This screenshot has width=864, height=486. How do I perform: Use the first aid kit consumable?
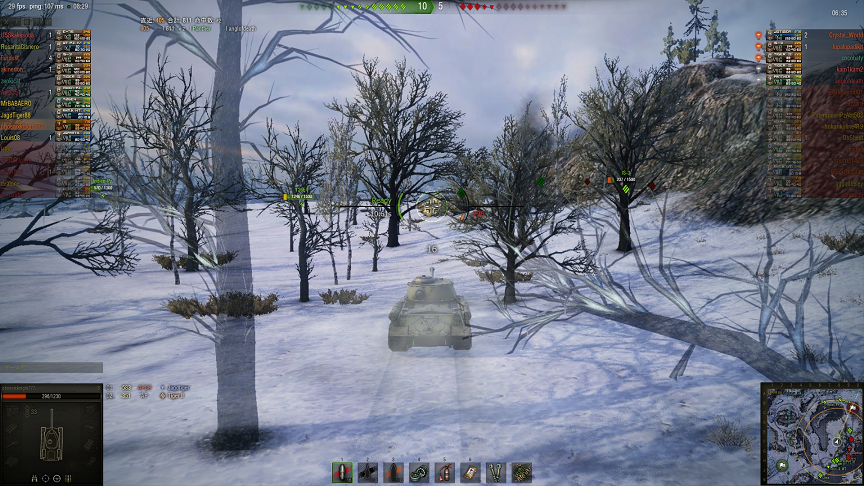470,472
